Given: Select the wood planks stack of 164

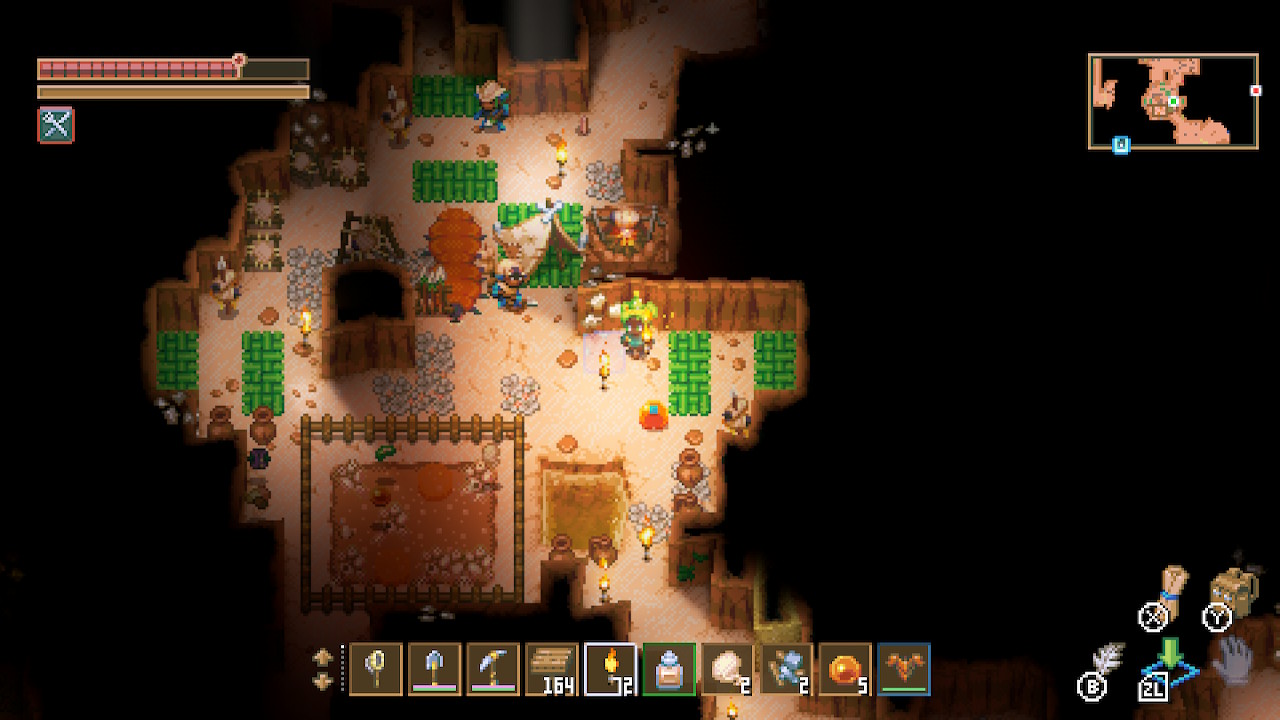Looking at the screenshot, I should (x=552, y=668).
